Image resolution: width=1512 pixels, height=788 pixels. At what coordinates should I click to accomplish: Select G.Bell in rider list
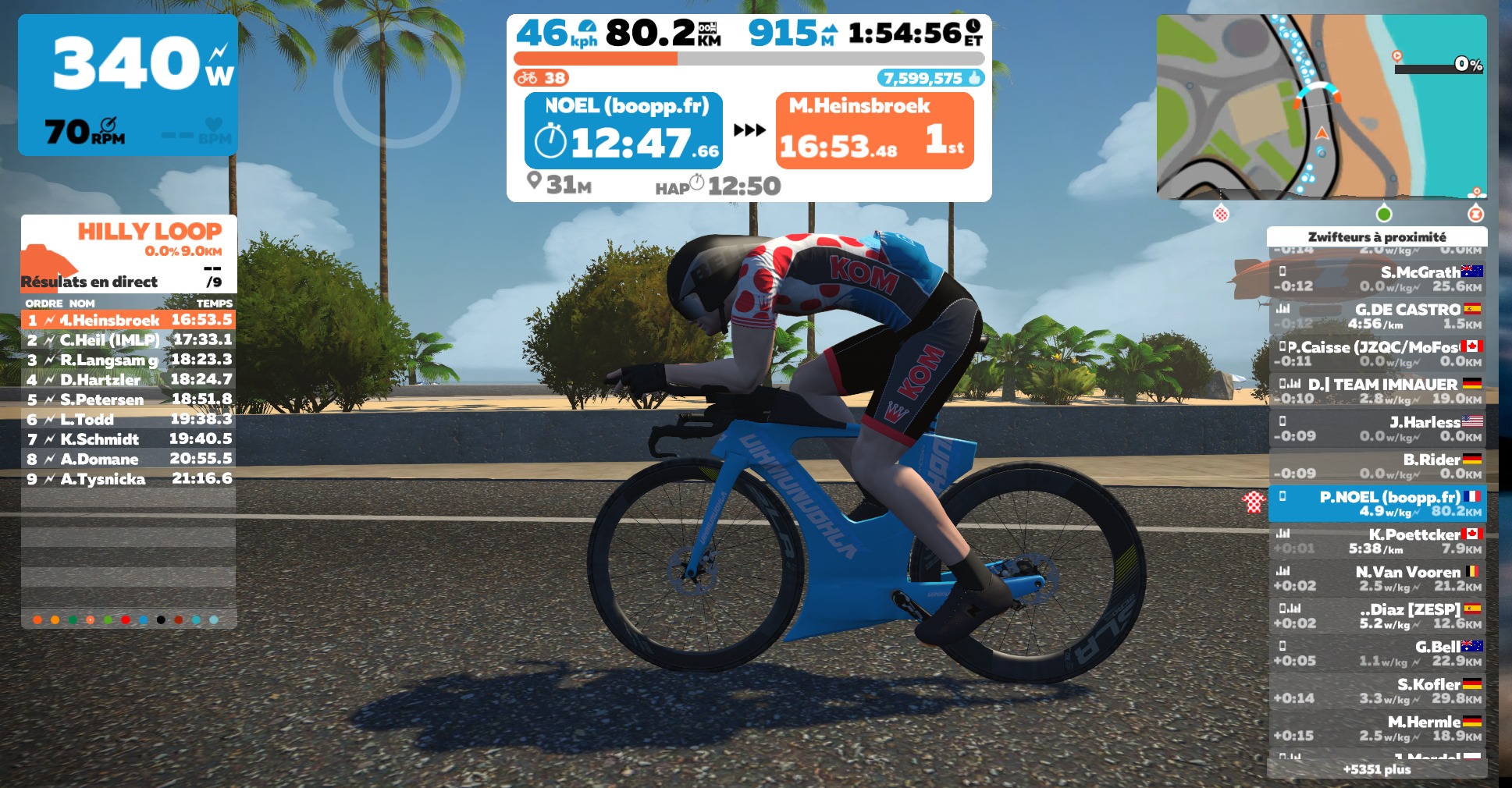pyautogui.click(x=1378, y=653)
